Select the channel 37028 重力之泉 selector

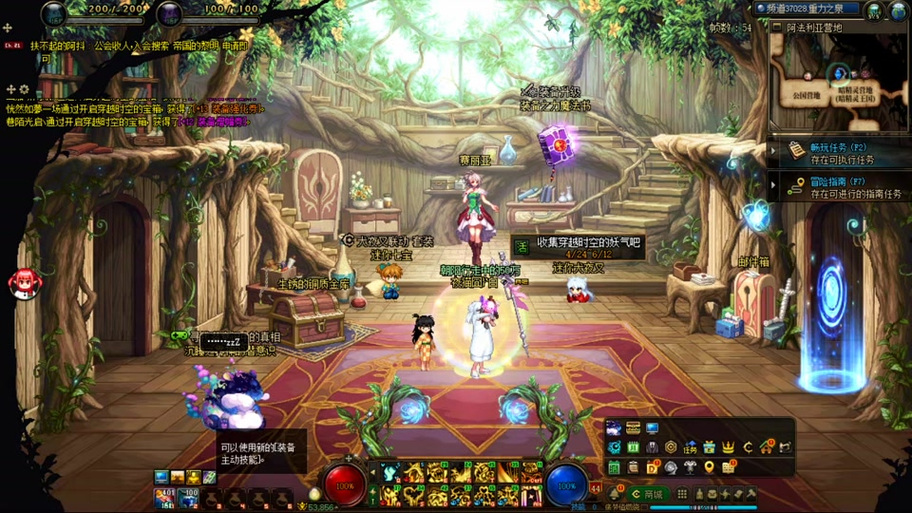click(810, 9)
